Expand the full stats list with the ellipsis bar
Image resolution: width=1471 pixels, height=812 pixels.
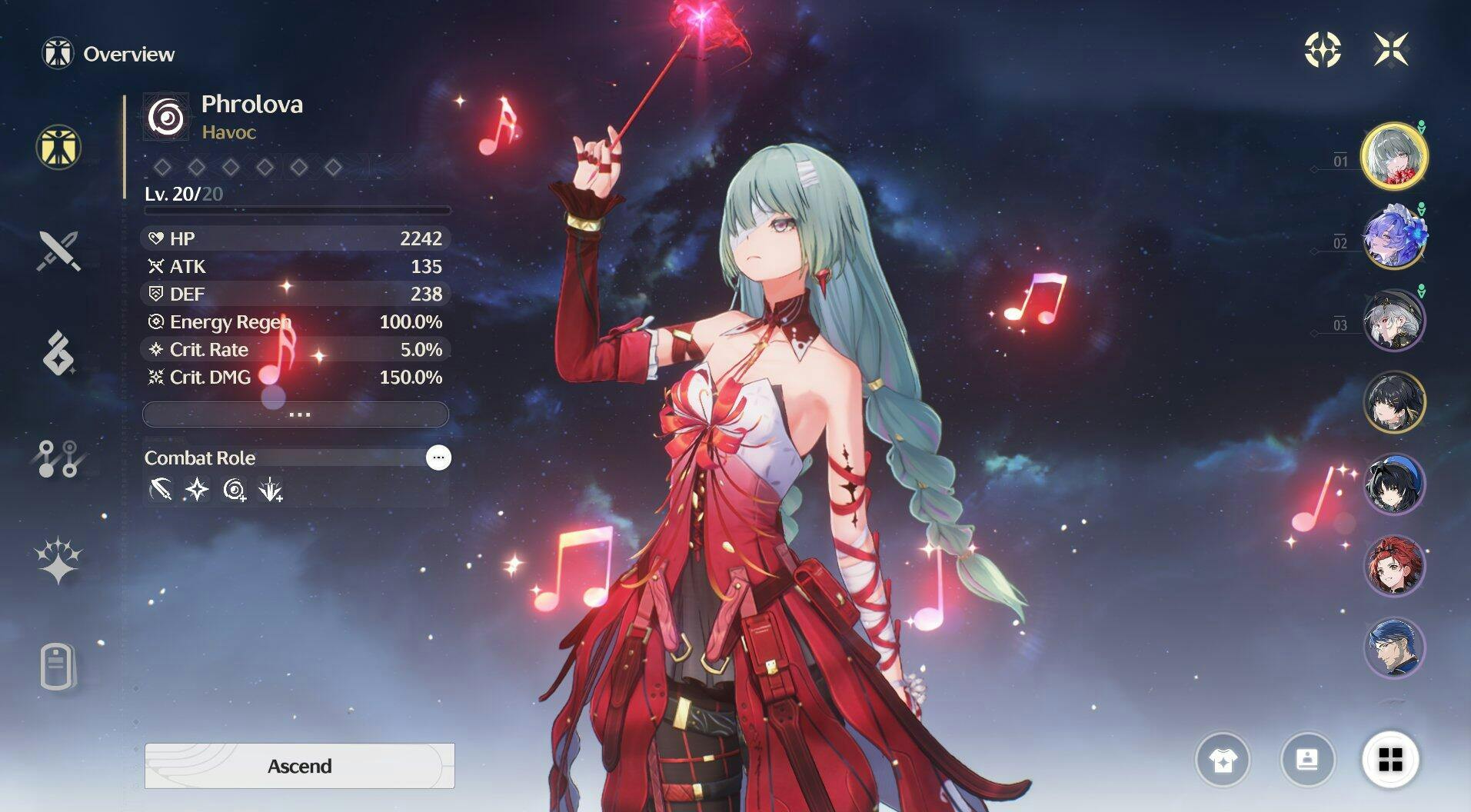pyautogui.click(x=296, y=414)
